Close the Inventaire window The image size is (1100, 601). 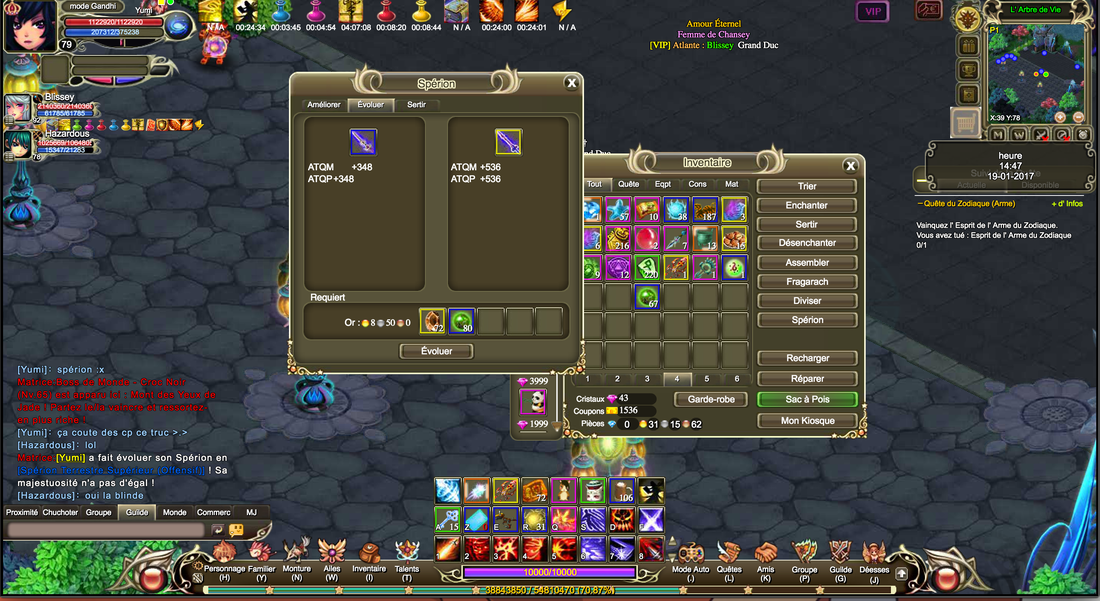tap(850, 166)
